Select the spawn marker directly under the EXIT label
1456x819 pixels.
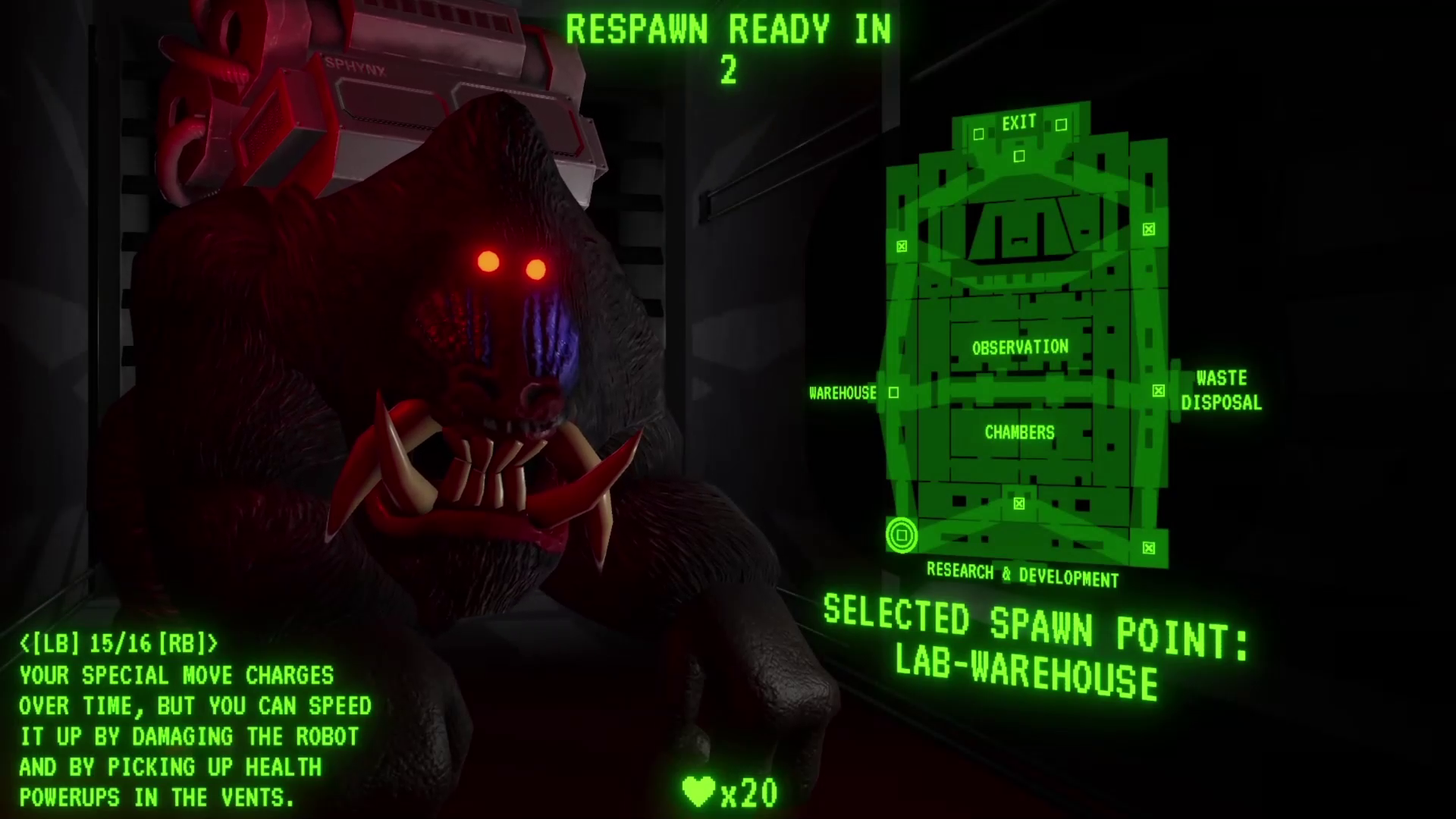tap(1019, 156)
